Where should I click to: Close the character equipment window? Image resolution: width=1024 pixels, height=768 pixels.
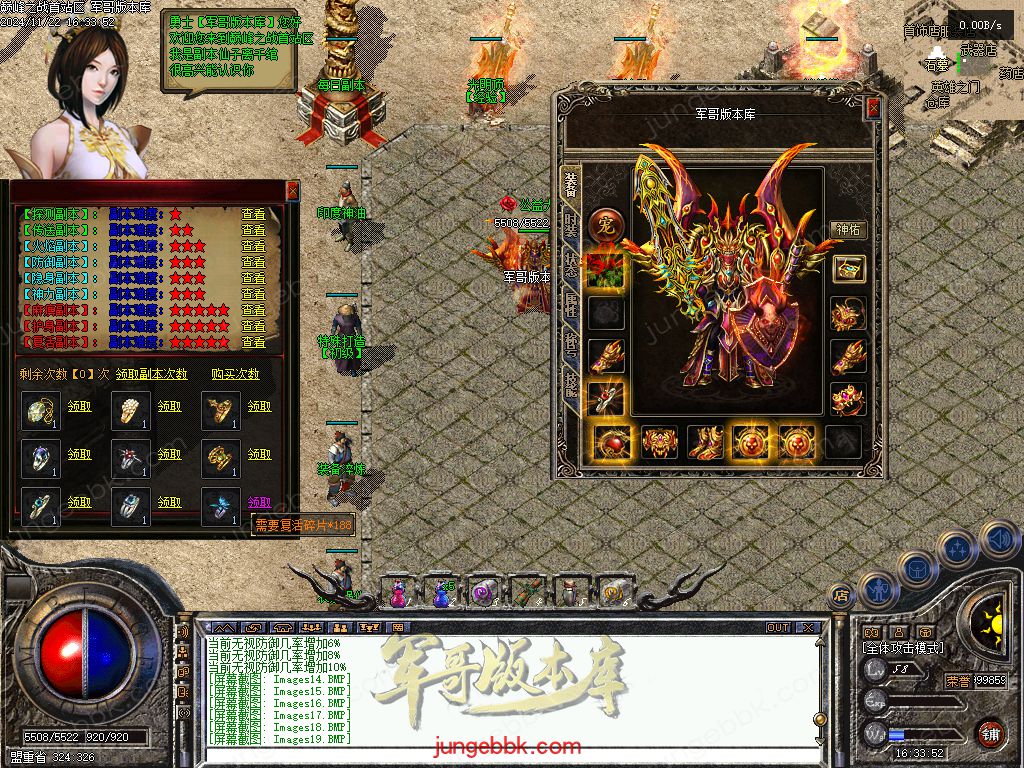click(873, 108)
